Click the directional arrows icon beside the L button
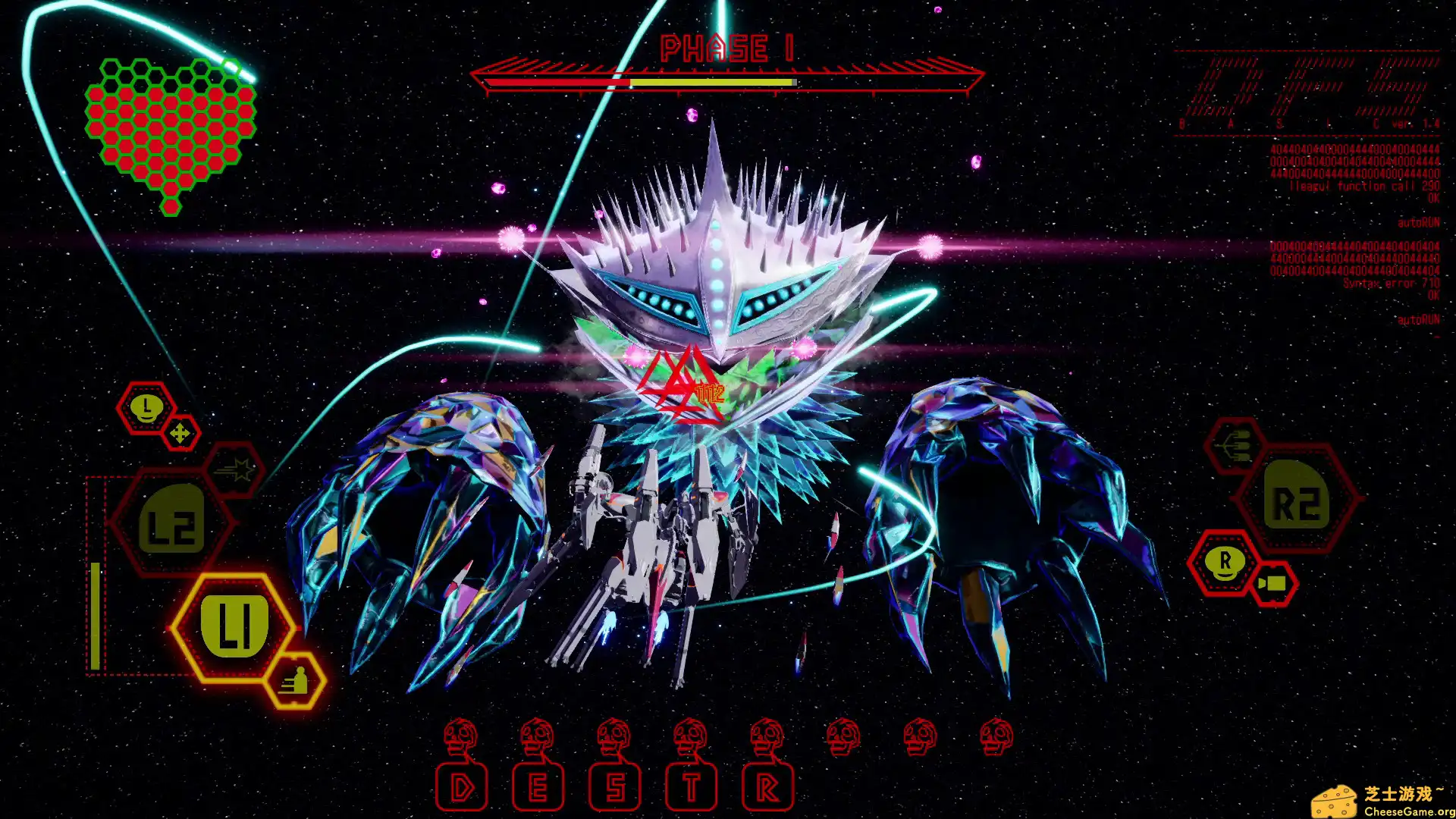Image resolution: width=1456 pixels, height=819 pixels. (180, 432)
